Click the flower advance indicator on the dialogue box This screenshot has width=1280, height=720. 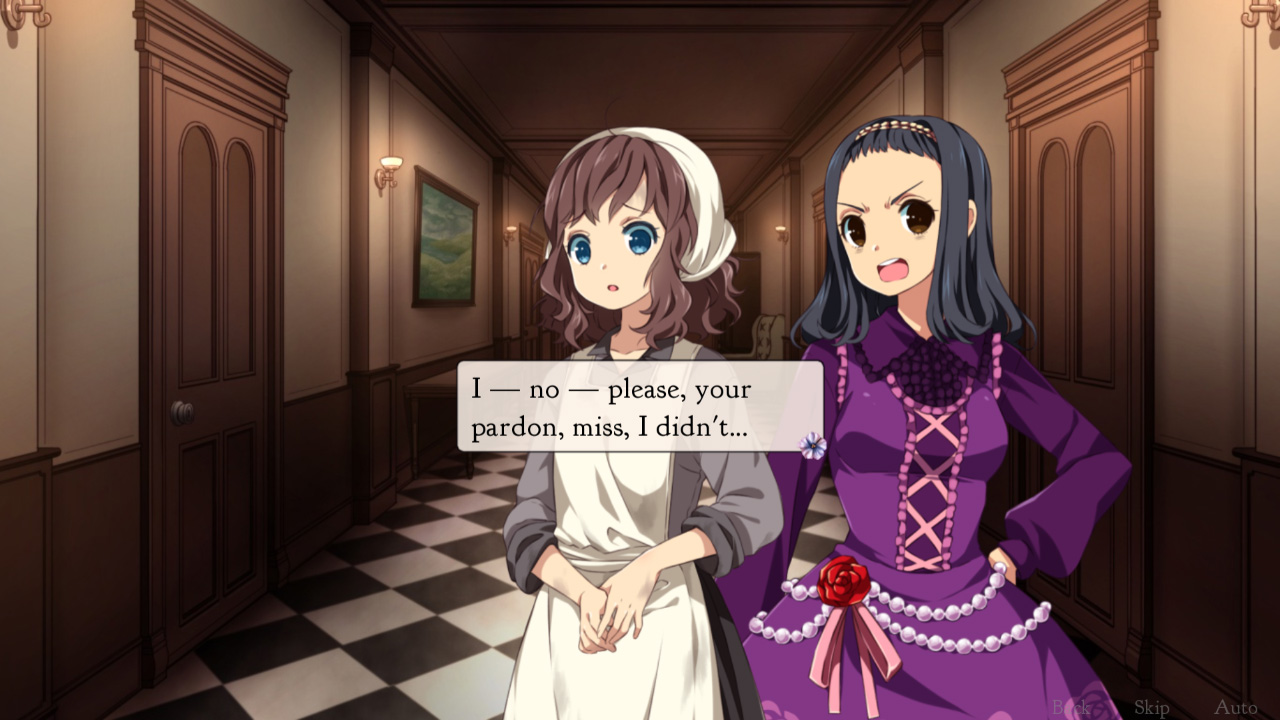[x=813, y=445]
